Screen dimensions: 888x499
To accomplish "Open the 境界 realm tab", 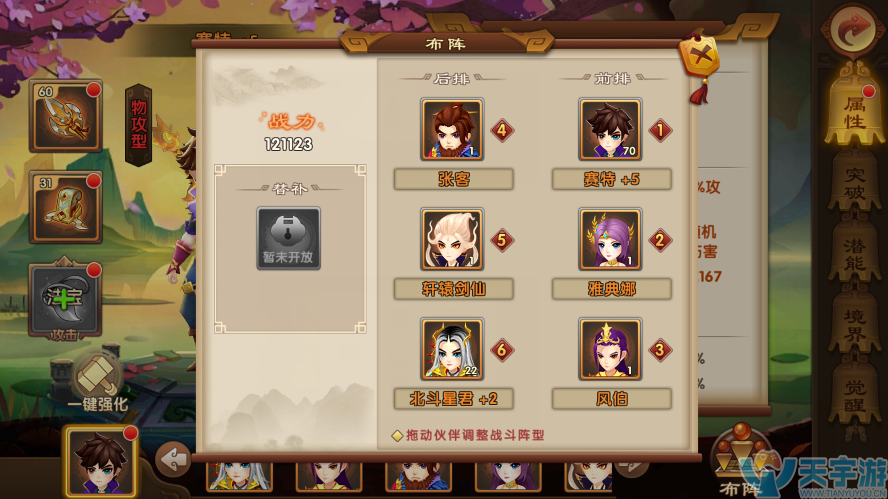I will [x=854, y=322].
